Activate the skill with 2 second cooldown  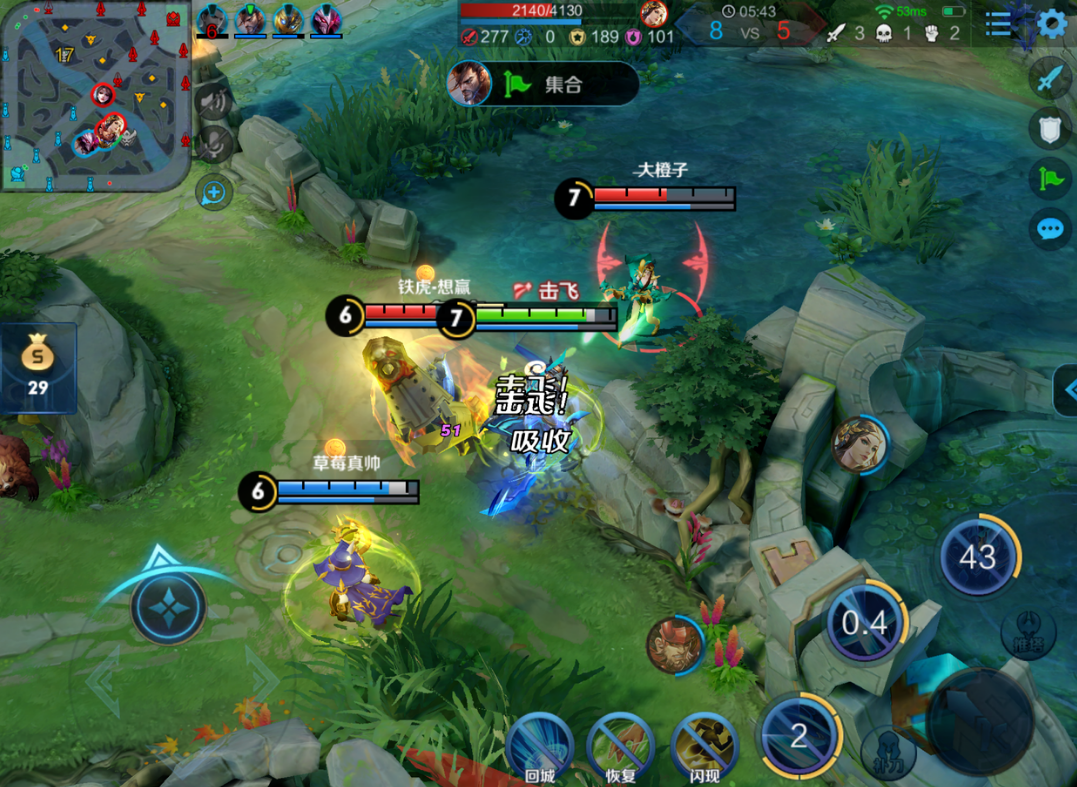[x=798, y=736]
